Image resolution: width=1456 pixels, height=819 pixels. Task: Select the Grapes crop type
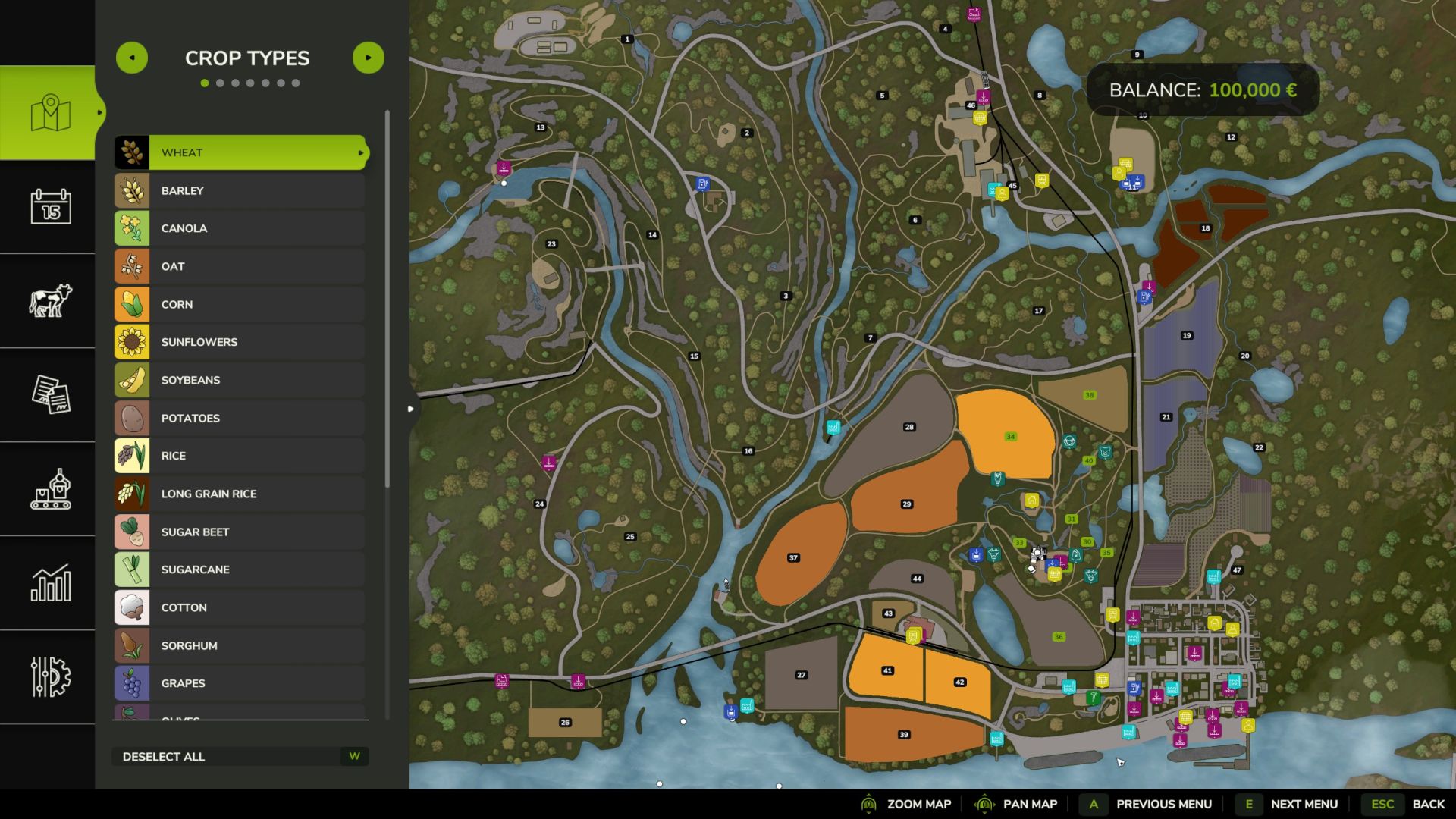tap(241, 683)
